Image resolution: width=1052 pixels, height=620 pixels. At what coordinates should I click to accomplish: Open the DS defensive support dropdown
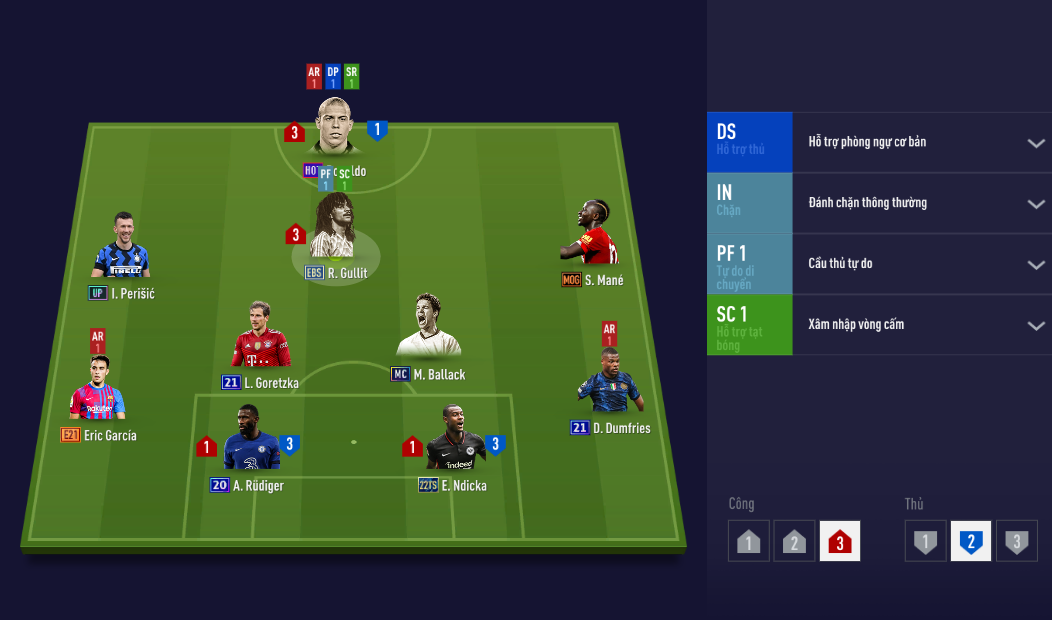(1036, 143)
